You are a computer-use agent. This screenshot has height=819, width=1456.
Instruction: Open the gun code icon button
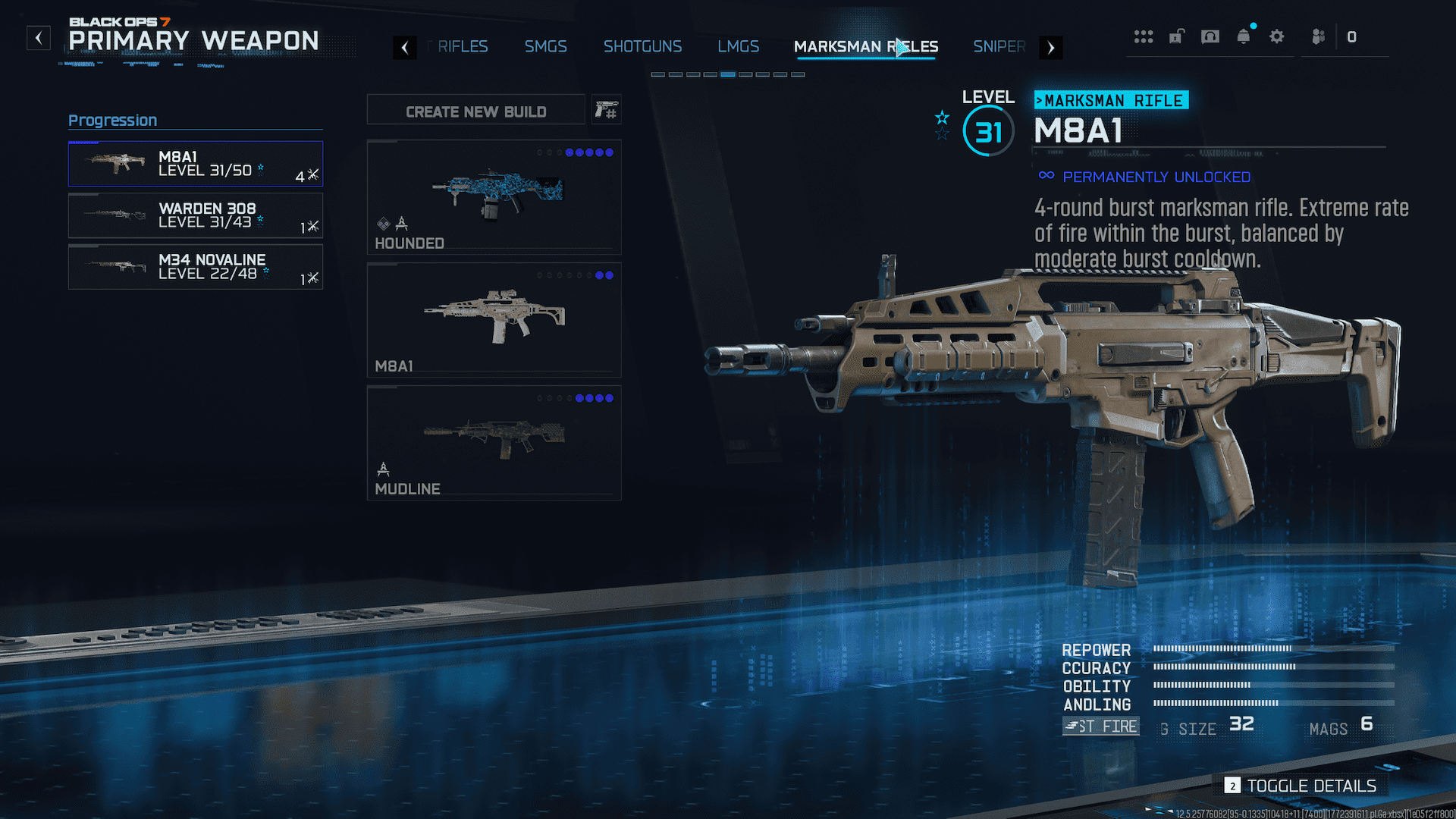[606, 111]
